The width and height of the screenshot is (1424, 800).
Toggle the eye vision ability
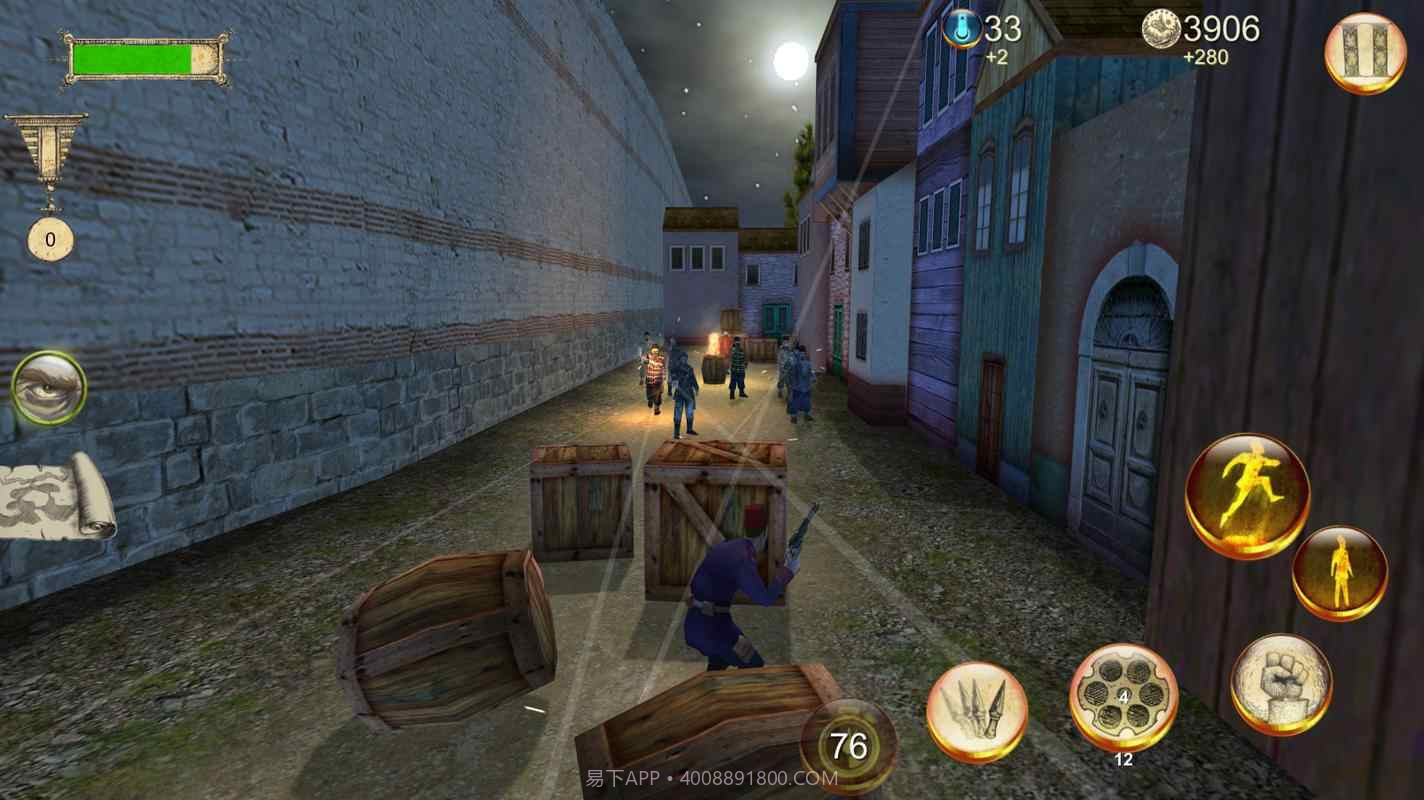click(47, 388)
